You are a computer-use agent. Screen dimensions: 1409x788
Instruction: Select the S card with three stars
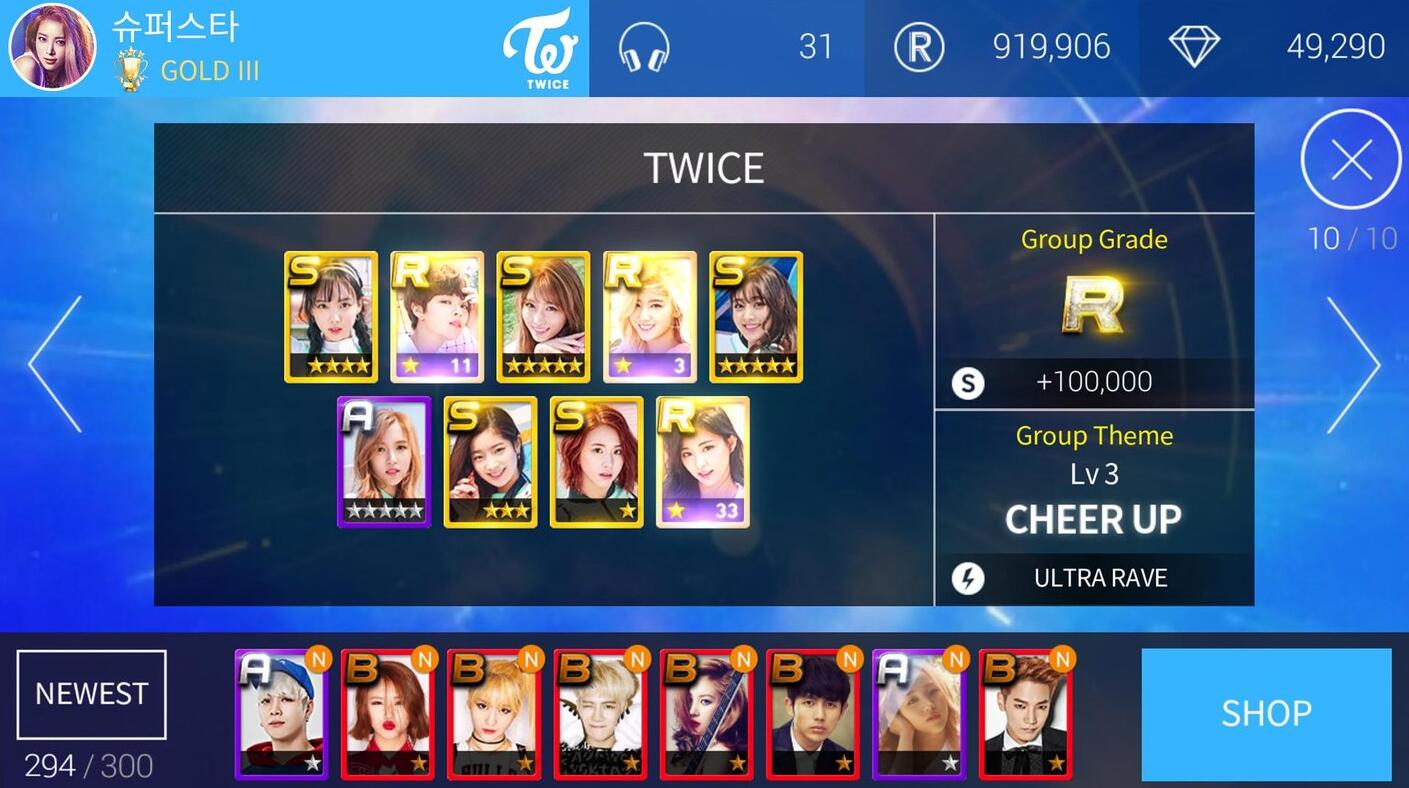[490, 461]
